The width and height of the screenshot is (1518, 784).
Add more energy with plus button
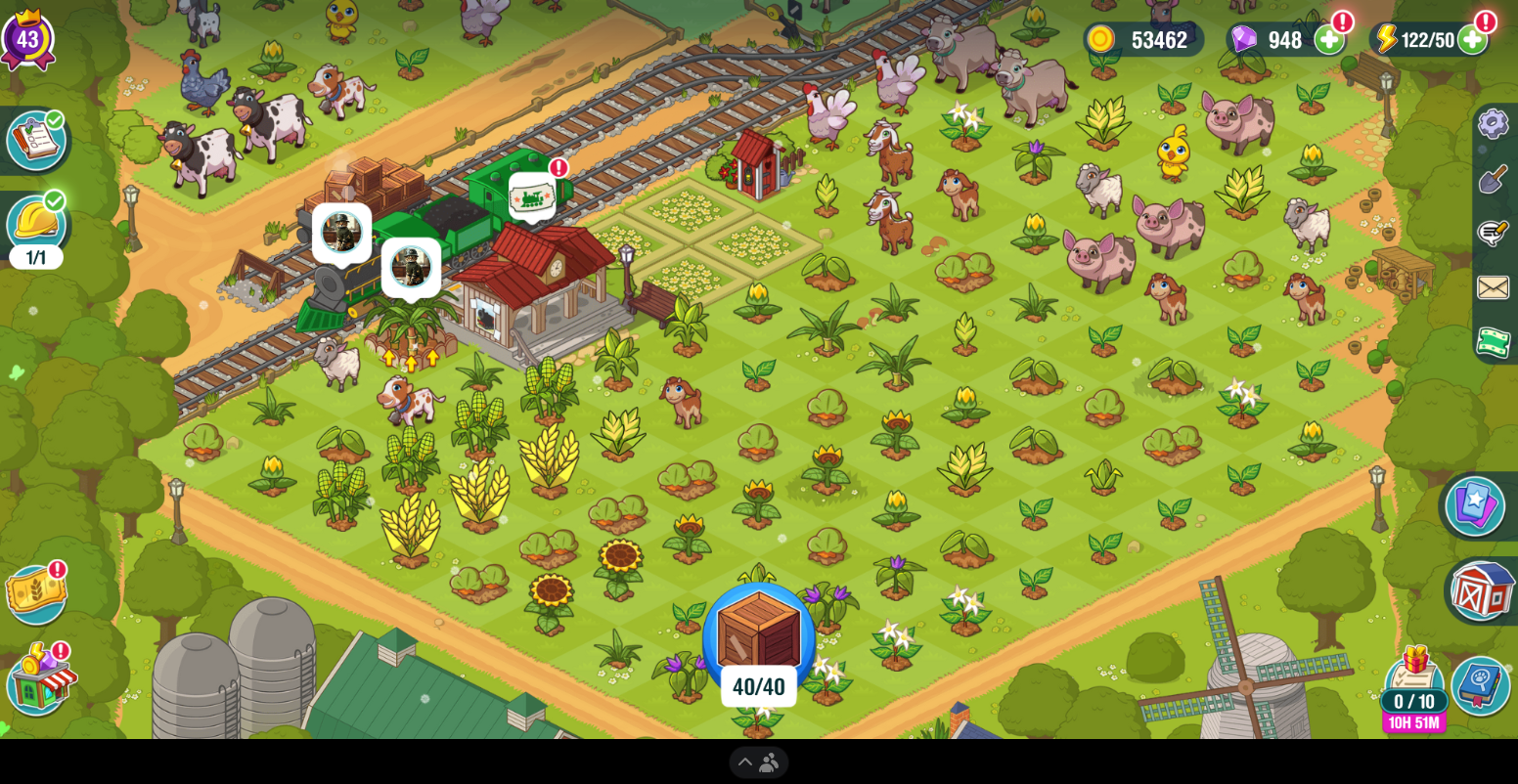click(x=1472, y=40)
